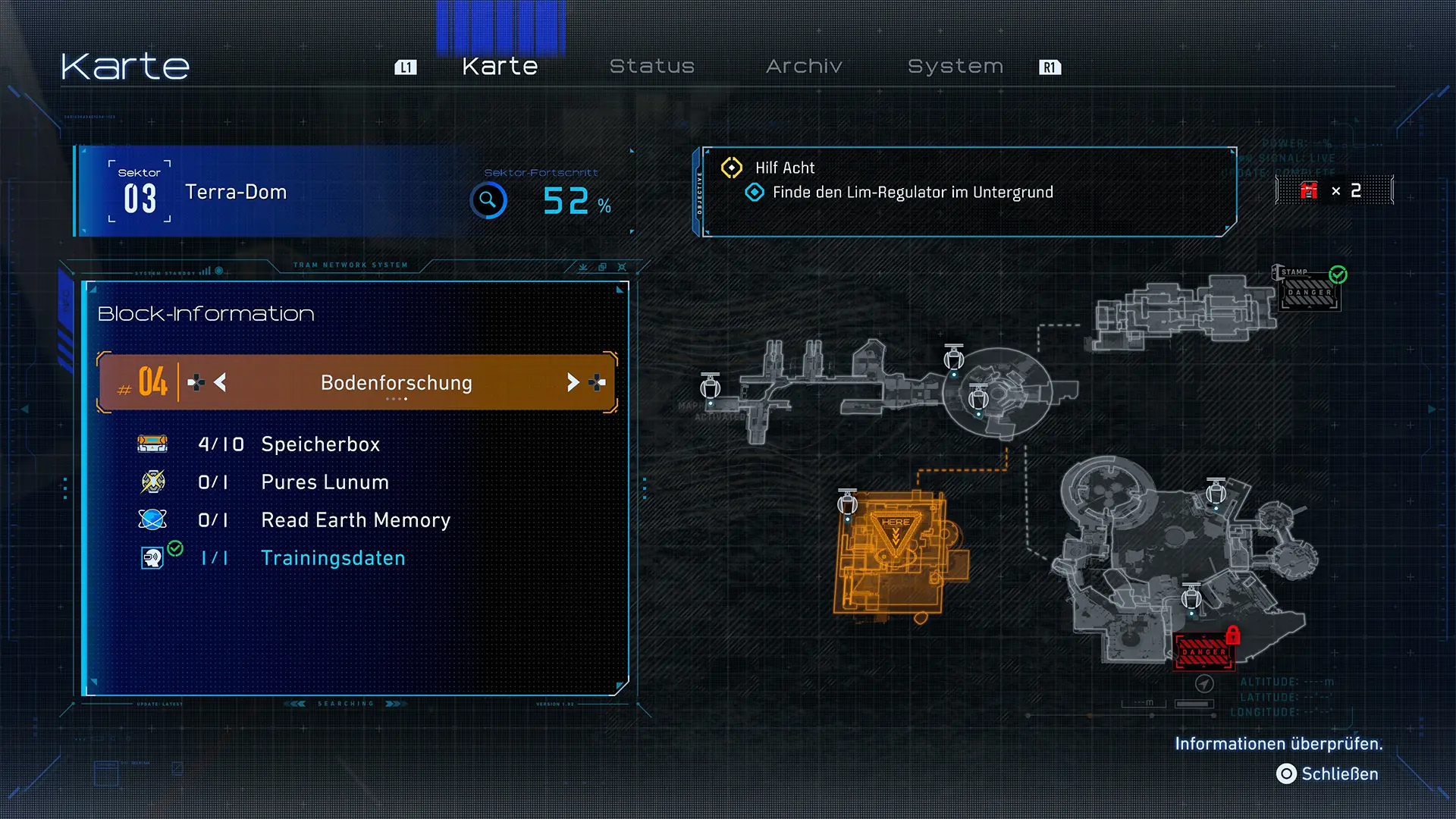Image resolution: width=1456 pixels, height=819 pixels.
Task: Close the map with Schließen
Action: pos(1328,773)
